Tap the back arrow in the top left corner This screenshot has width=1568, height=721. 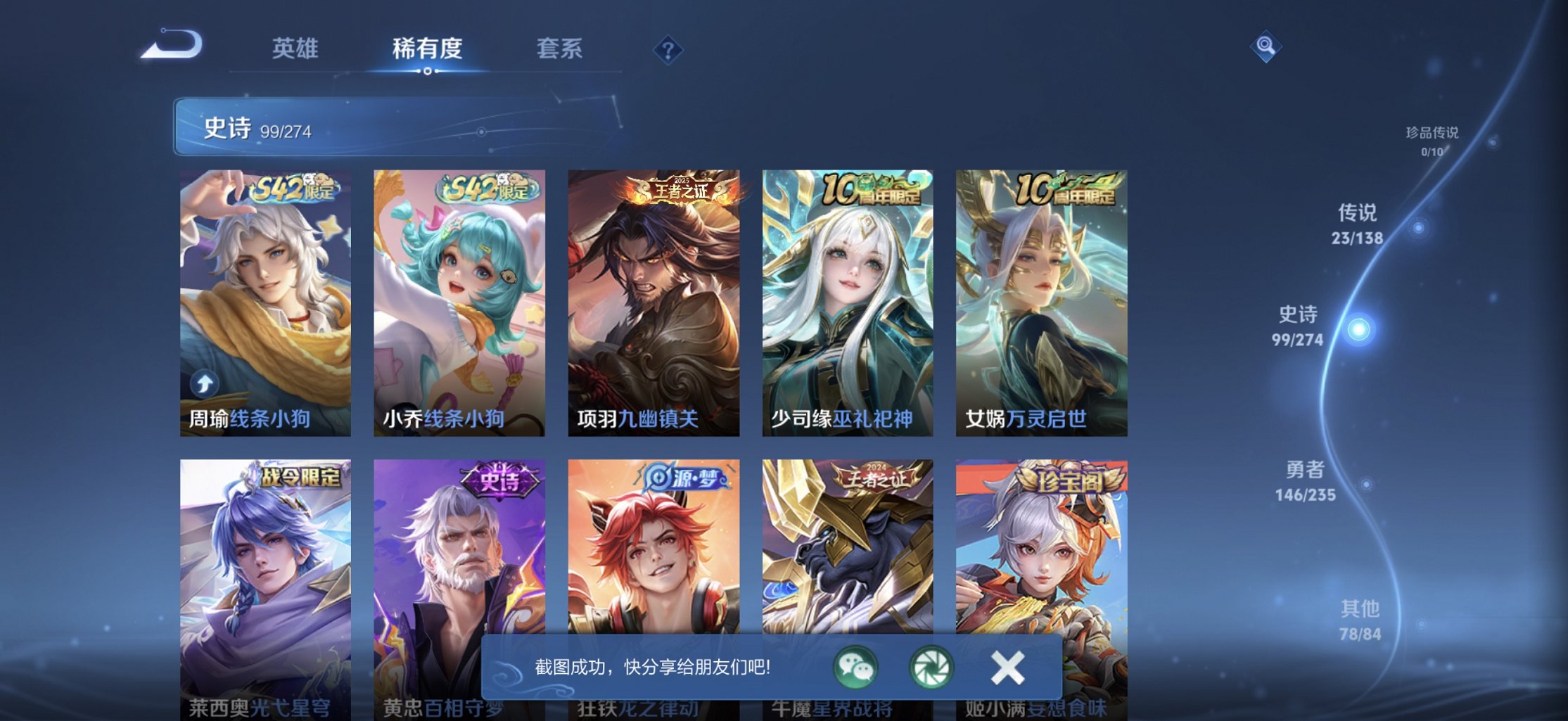click(171, 46)
